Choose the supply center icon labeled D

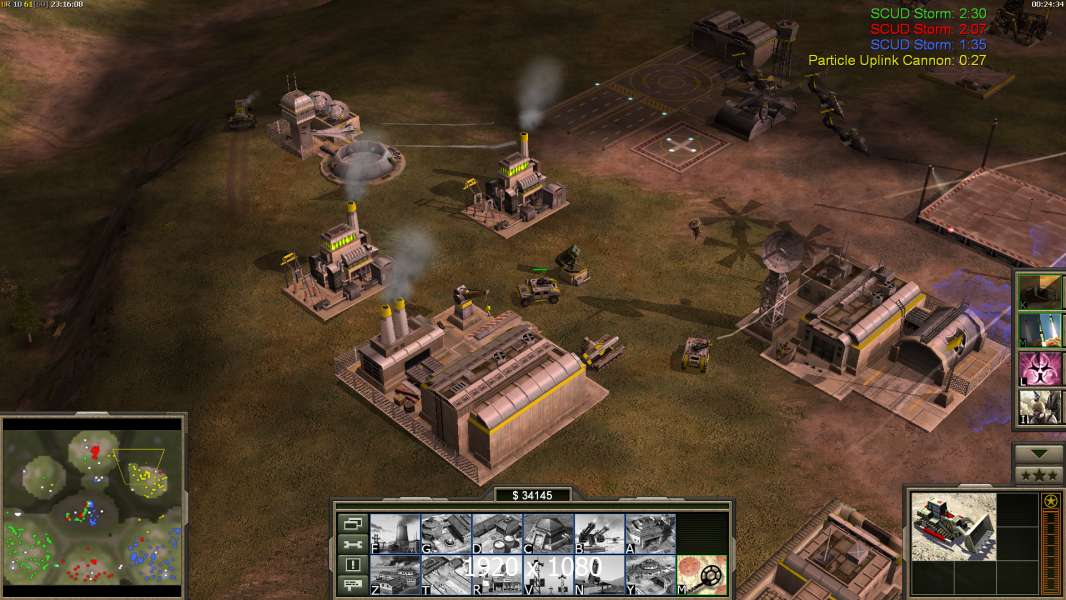[497, 534]
